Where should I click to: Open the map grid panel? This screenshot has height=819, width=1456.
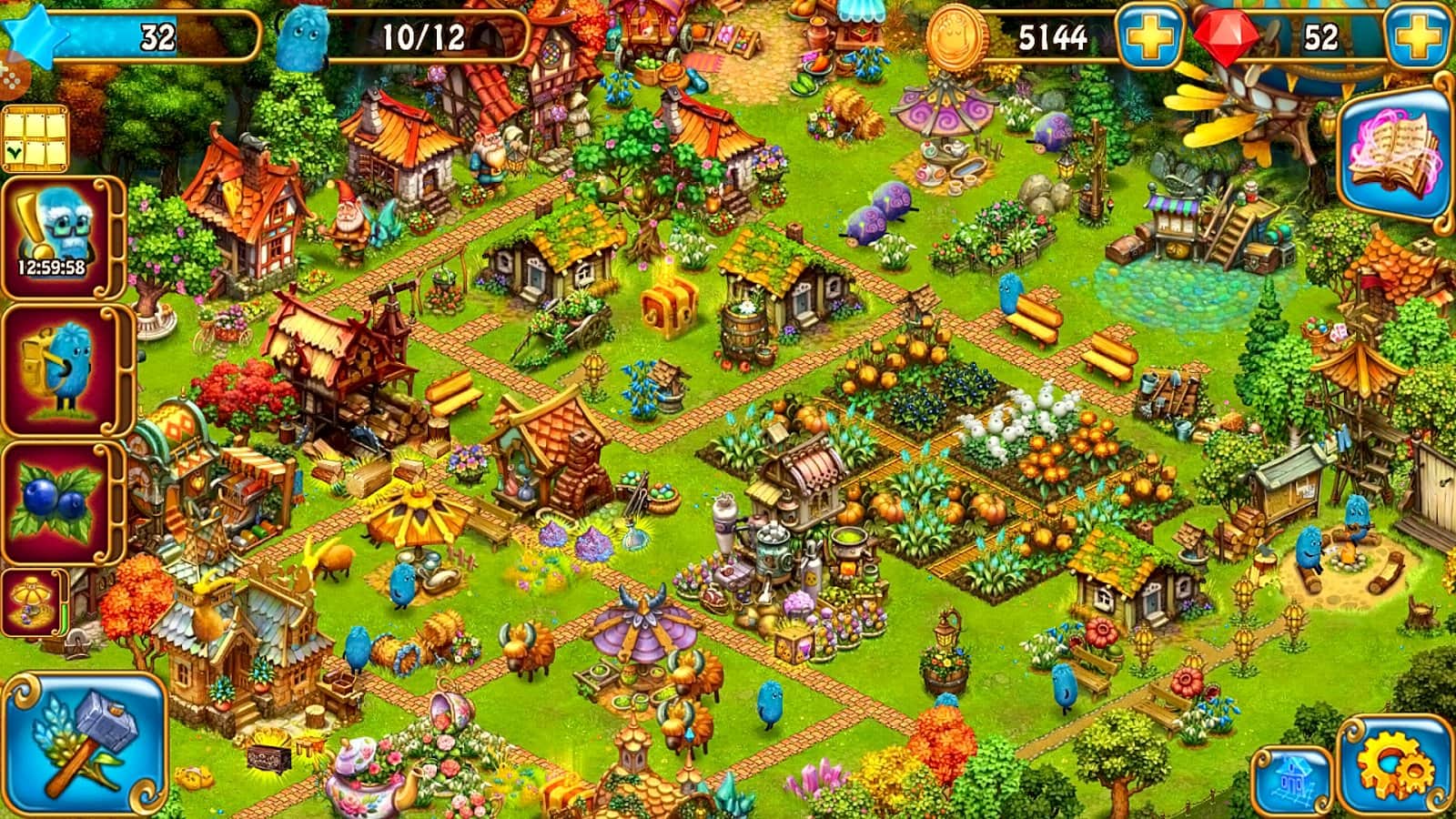[x=36, y=136]
